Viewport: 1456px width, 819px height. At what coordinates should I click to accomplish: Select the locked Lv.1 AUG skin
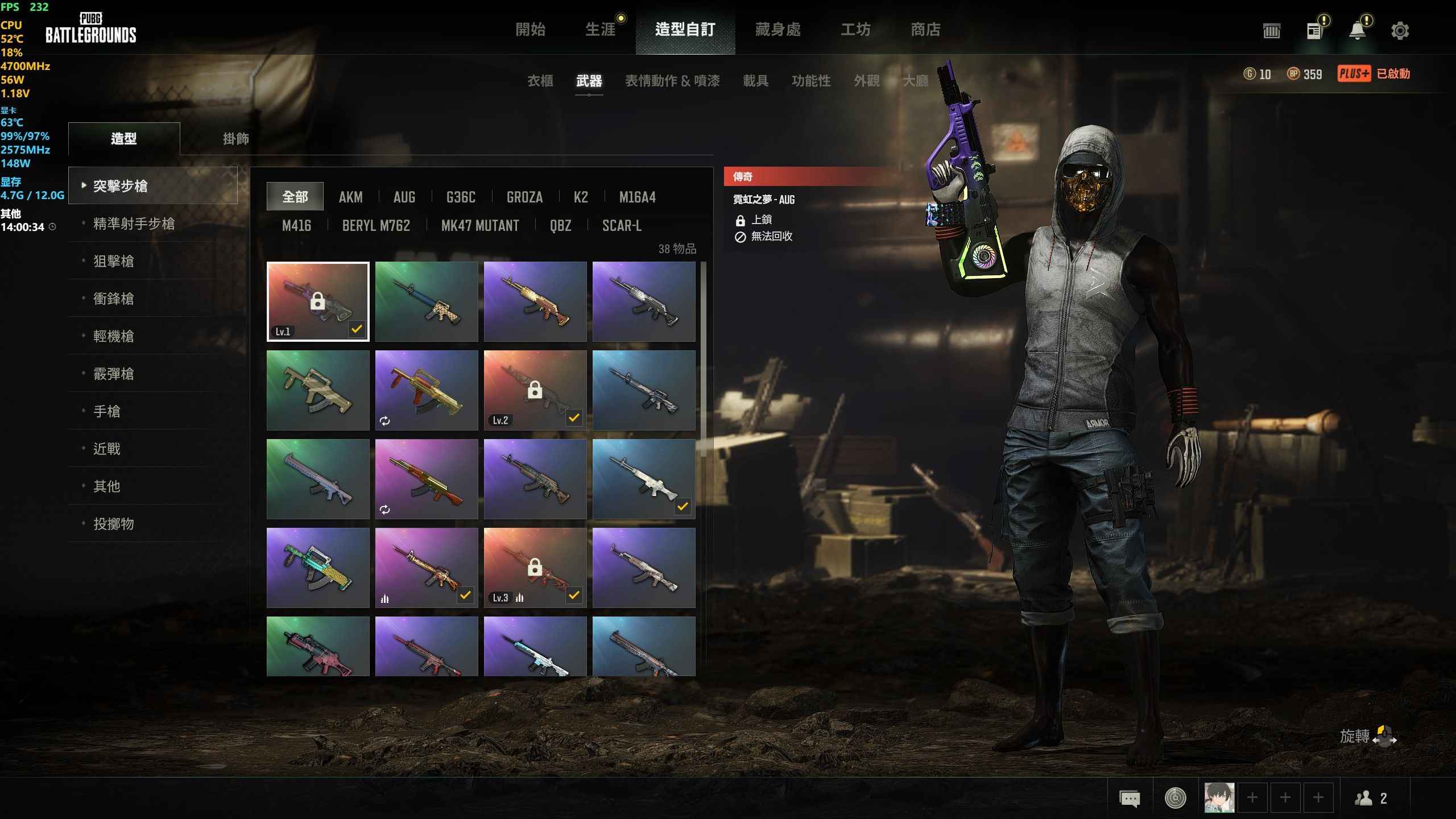(318, 301)
